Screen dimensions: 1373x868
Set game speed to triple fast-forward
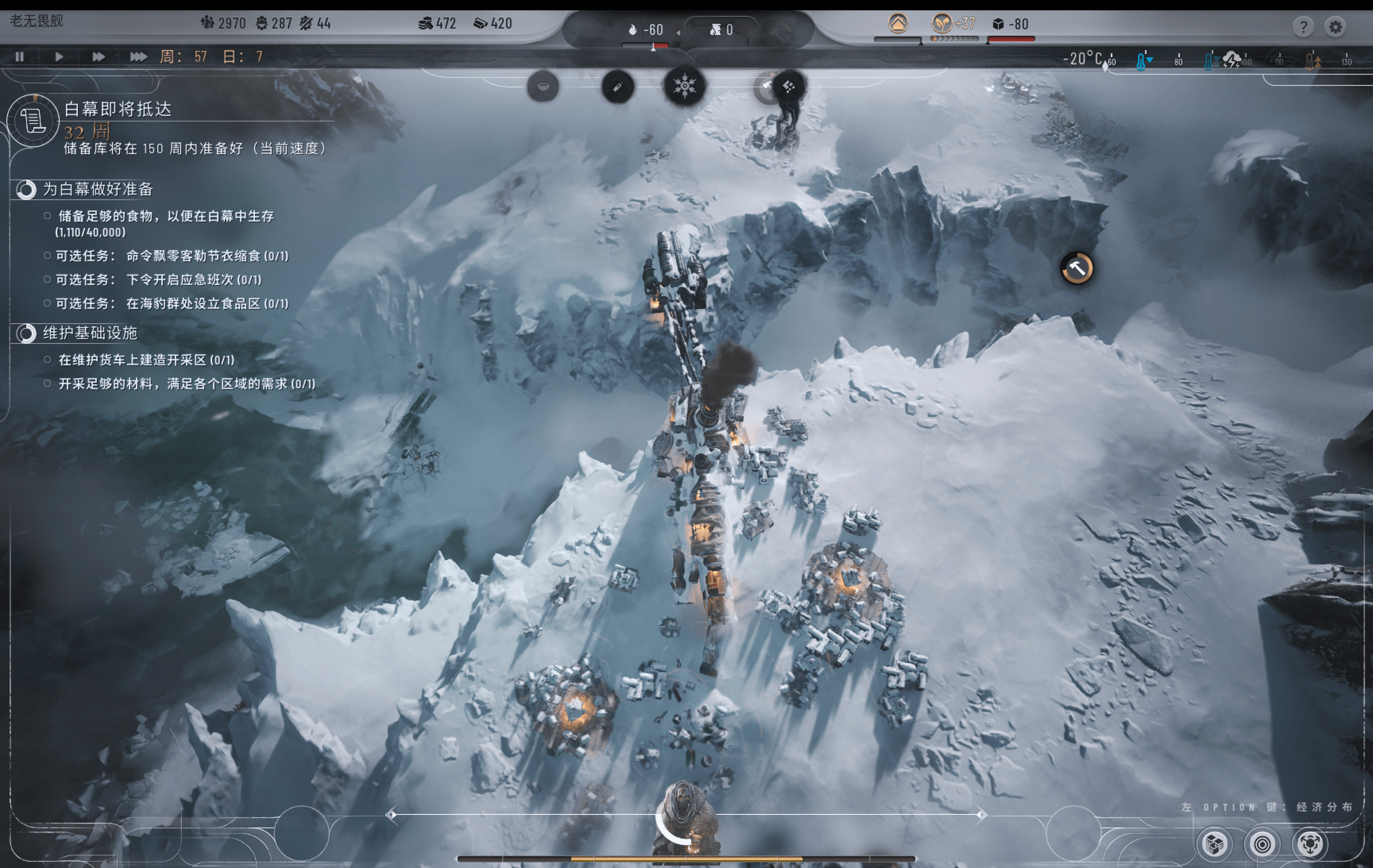click(x=138, y=57)
